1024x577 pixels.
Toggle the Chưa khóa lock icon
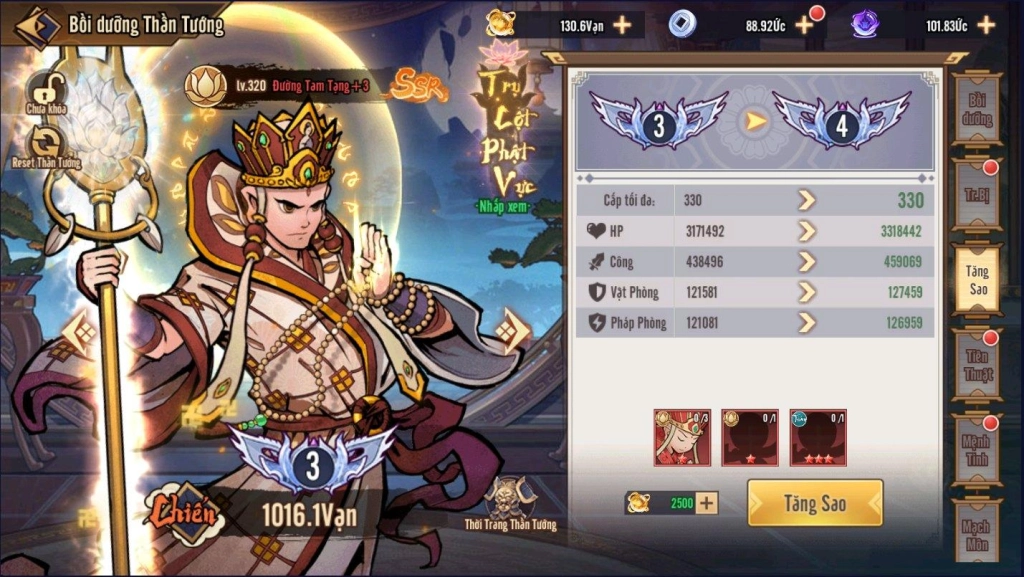[x=45, y=92]
